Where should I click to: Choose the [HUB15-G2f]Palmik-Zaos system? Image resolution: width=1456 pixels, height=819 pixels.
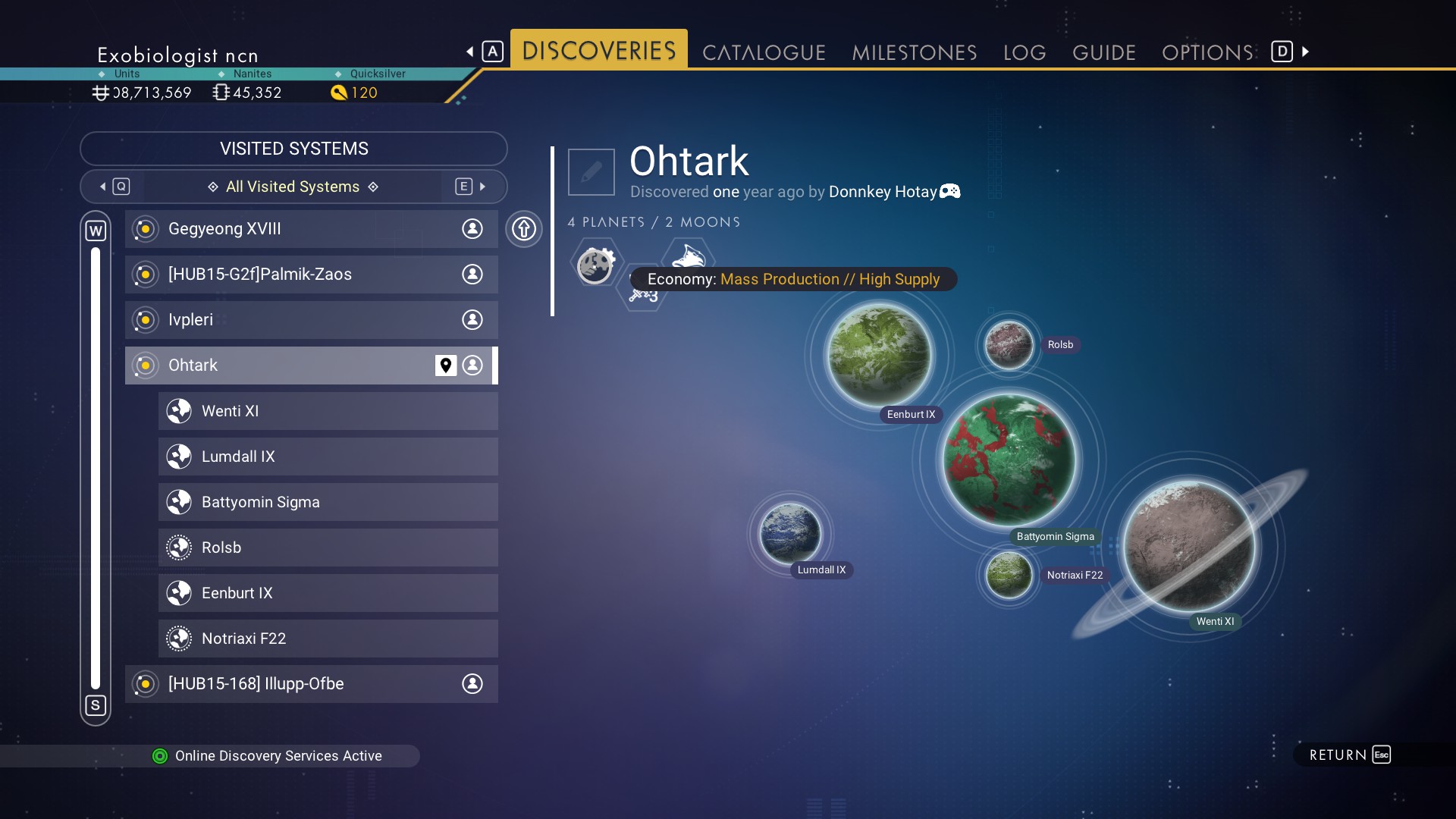pos(311,275)
